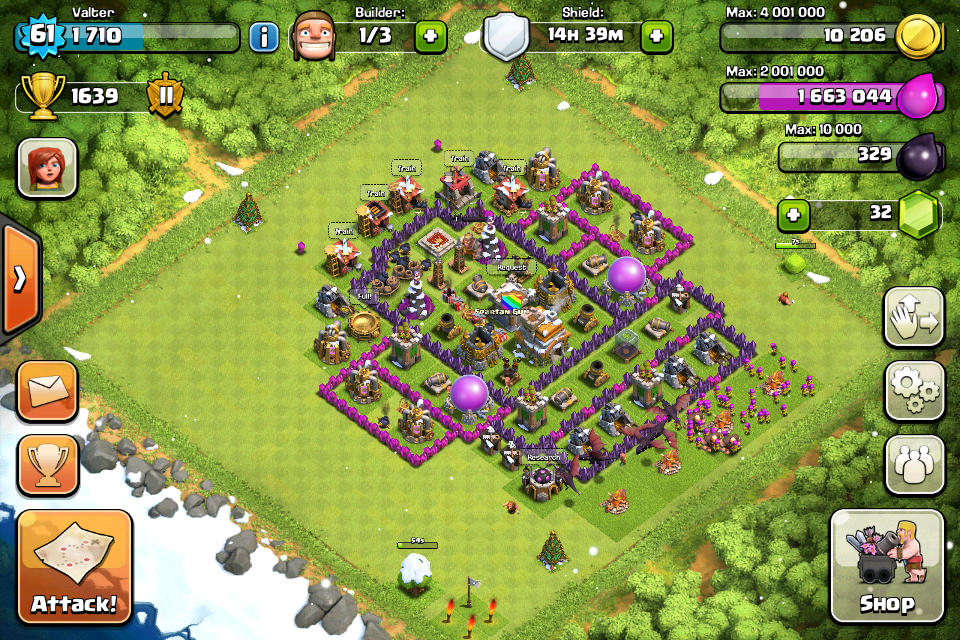Select the league shield badge
This screenshot has height=640, width=960.
click(164, 96)
